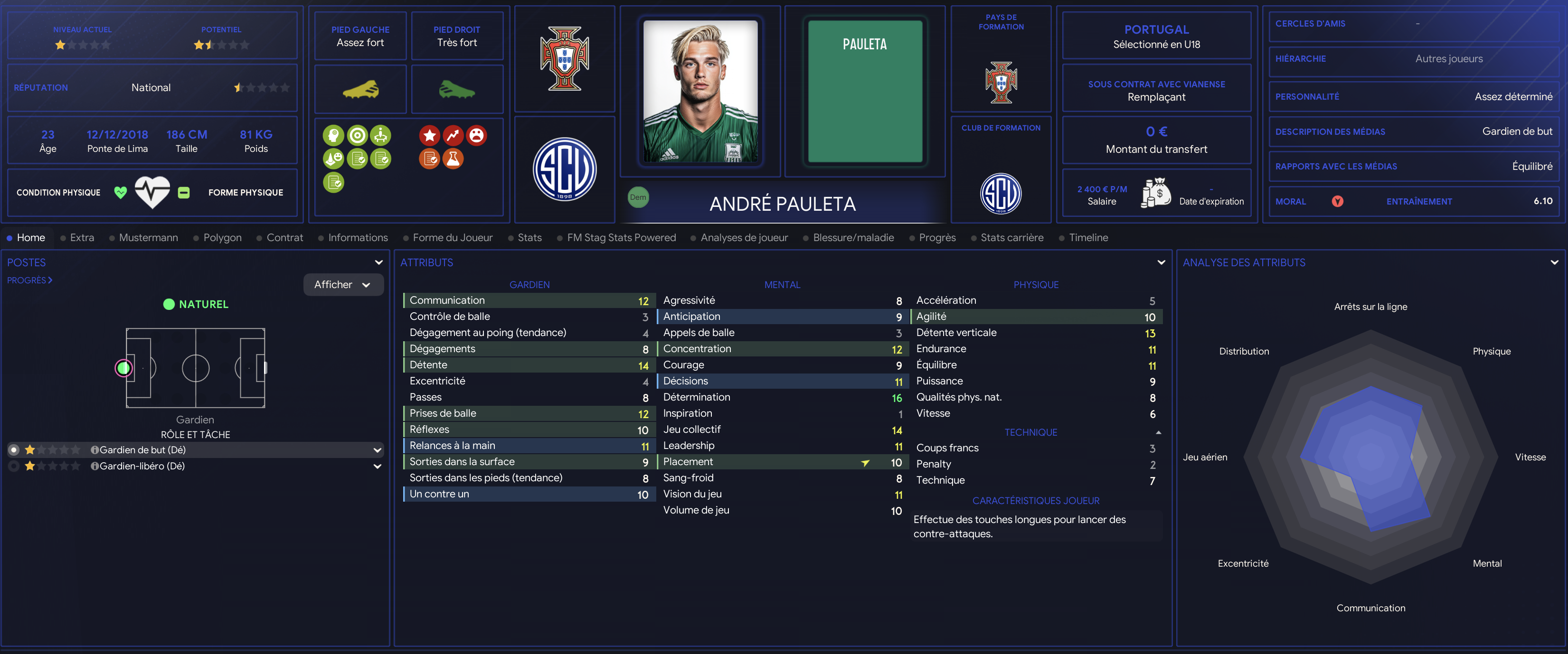Open the Analyses de joueur tab
1568x654 pixels.
pos(744,237)
